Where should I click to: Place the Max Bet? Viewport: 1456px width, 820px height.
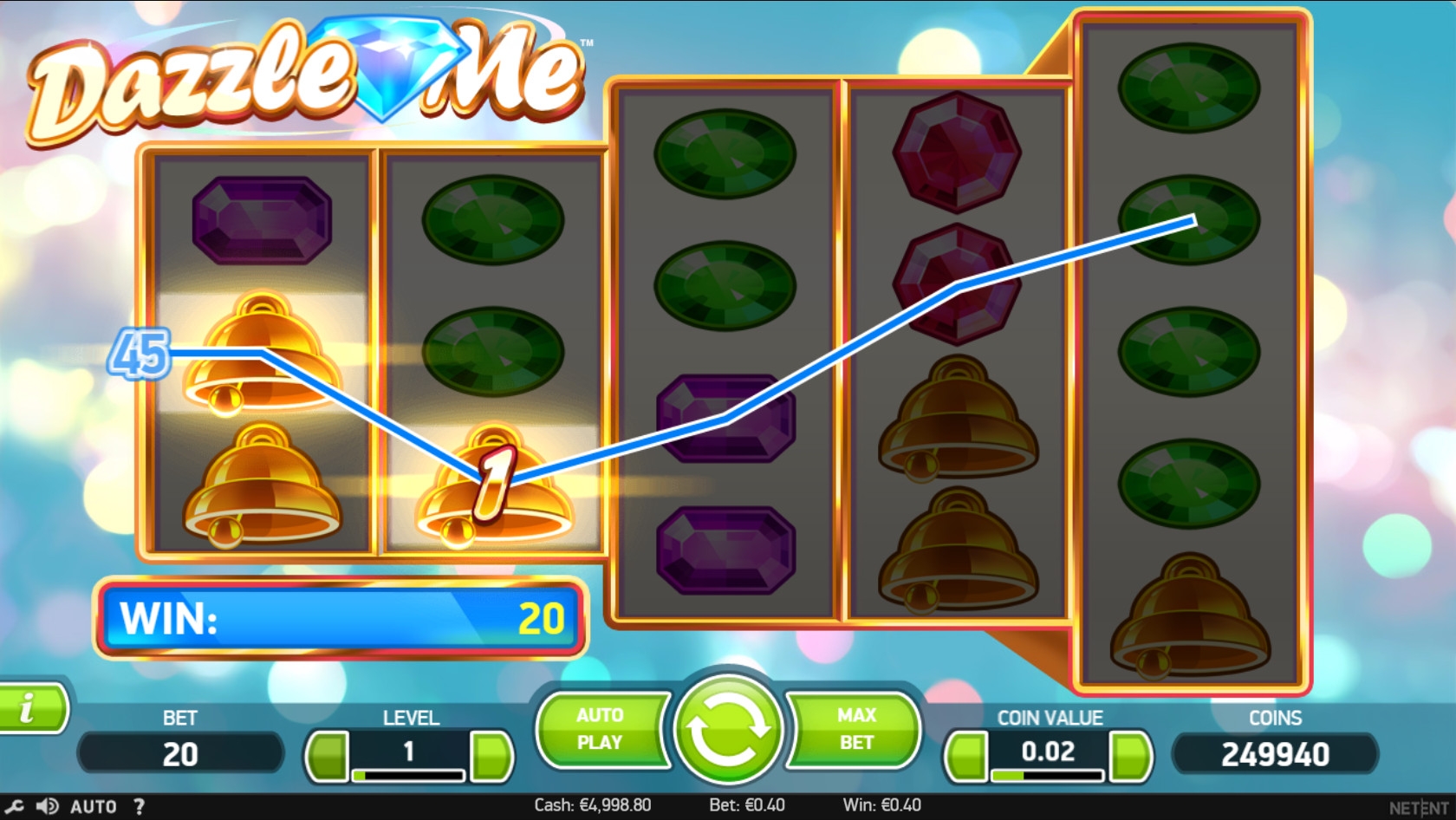855,729
